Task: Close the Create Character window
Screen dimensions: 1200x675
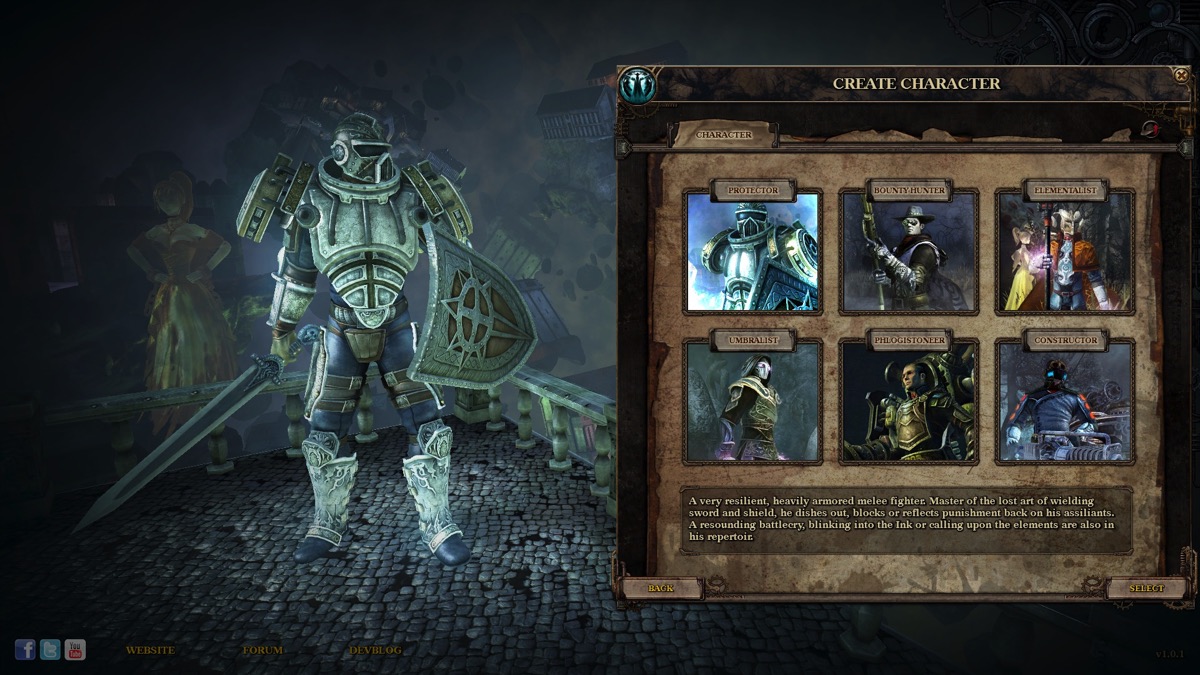Action: [x=1181, y=75]
